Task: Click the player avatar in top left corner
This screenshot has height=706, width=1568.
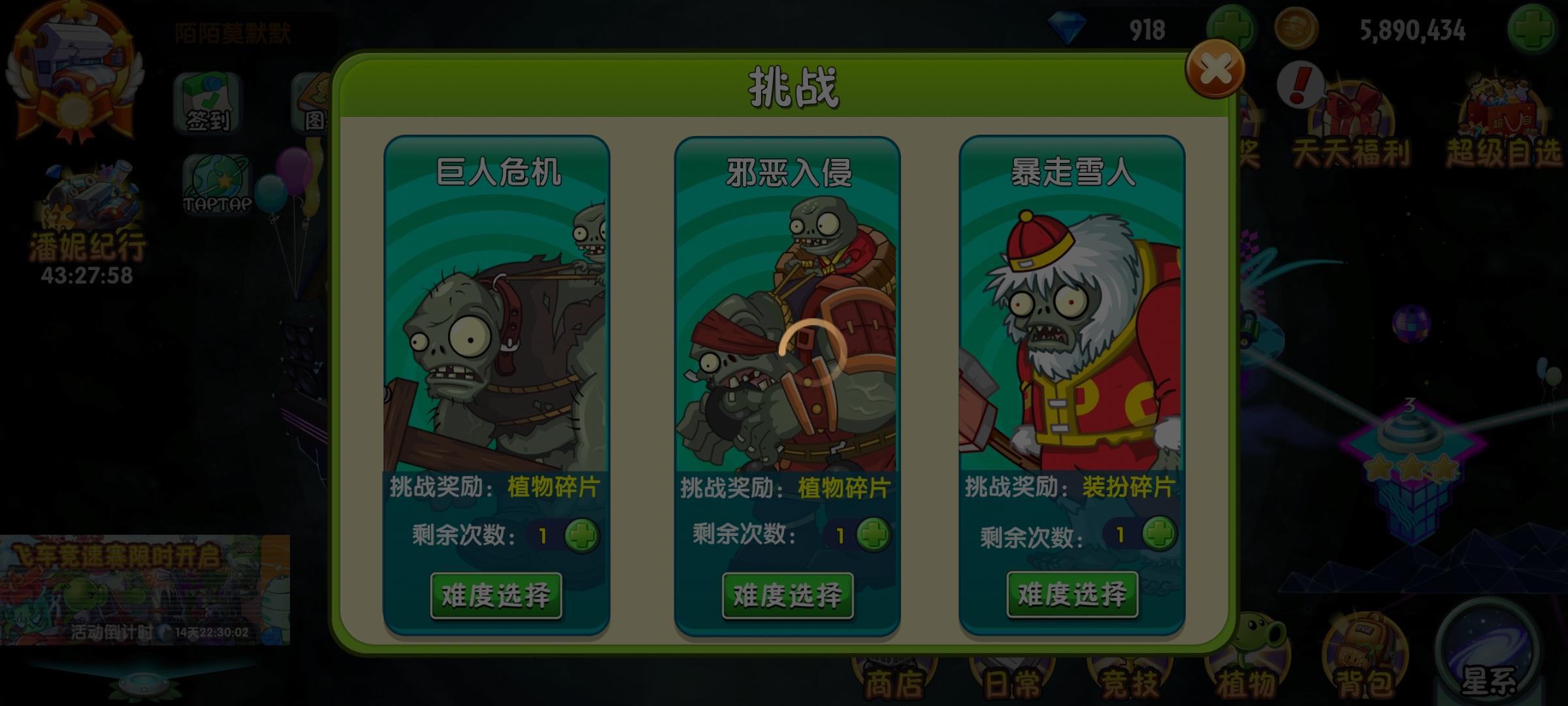Action: tap(75, 62)
